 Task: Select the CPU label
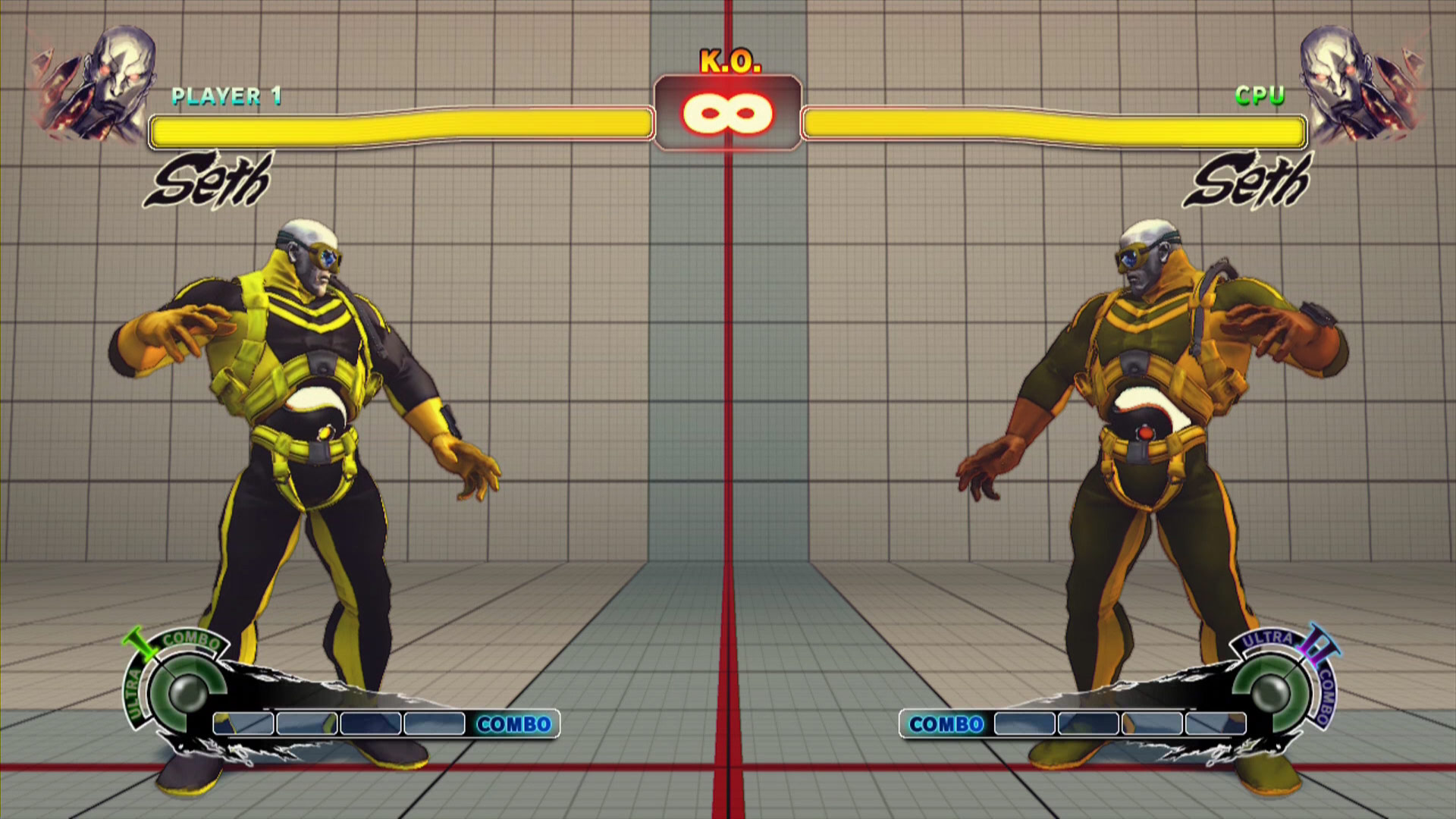click(1259, 94)
